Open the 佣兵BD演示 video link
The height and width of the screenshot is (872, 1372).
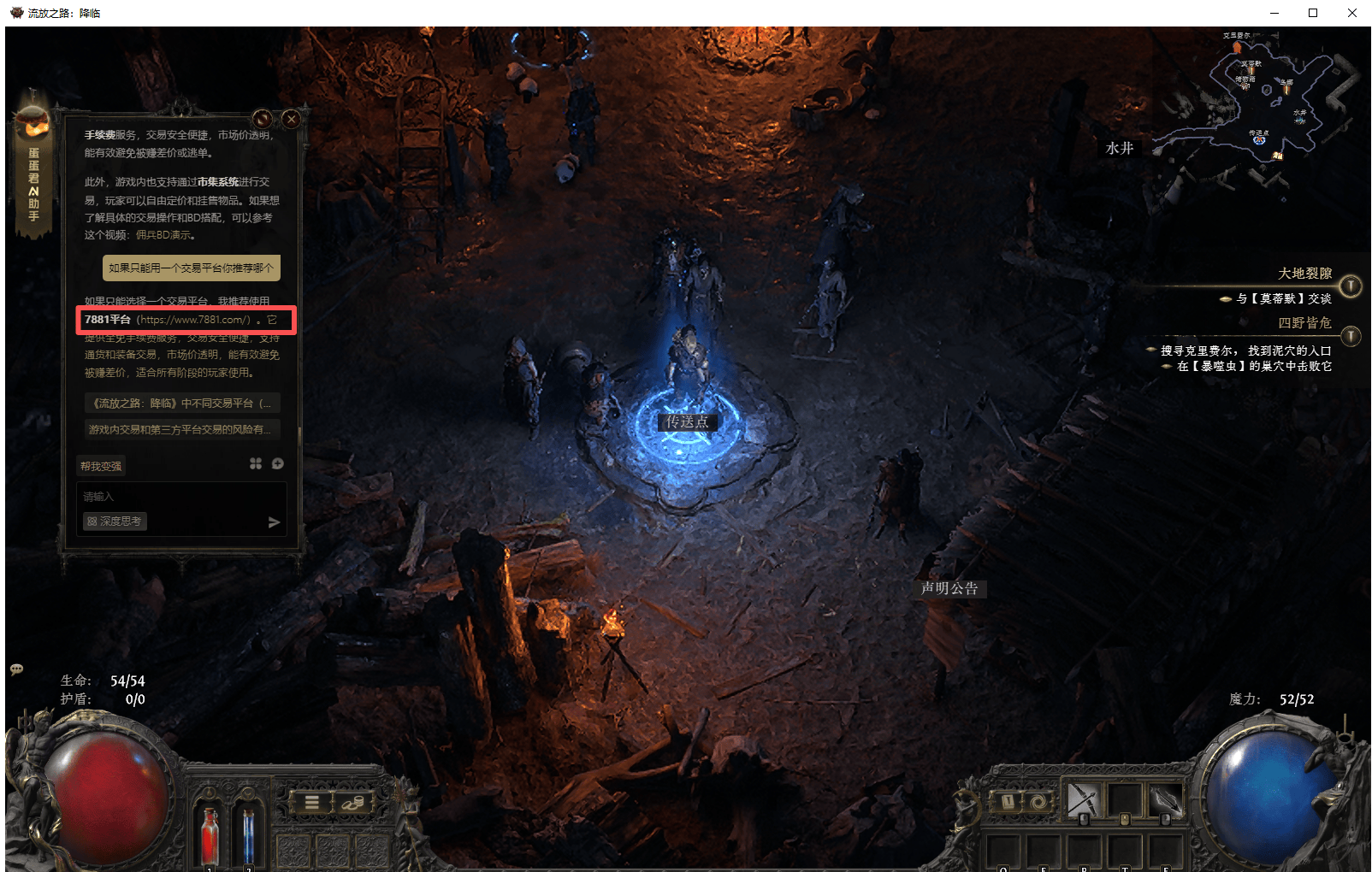click(x=164, y=235)
